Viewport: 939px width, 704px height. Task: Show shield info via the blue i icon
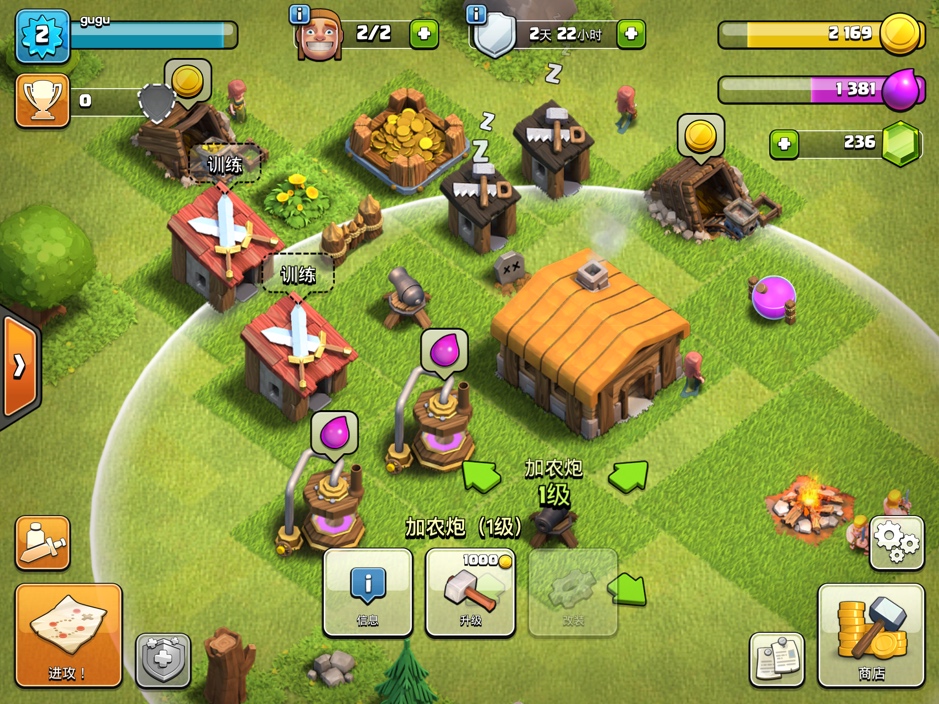(x=476, y=14)
